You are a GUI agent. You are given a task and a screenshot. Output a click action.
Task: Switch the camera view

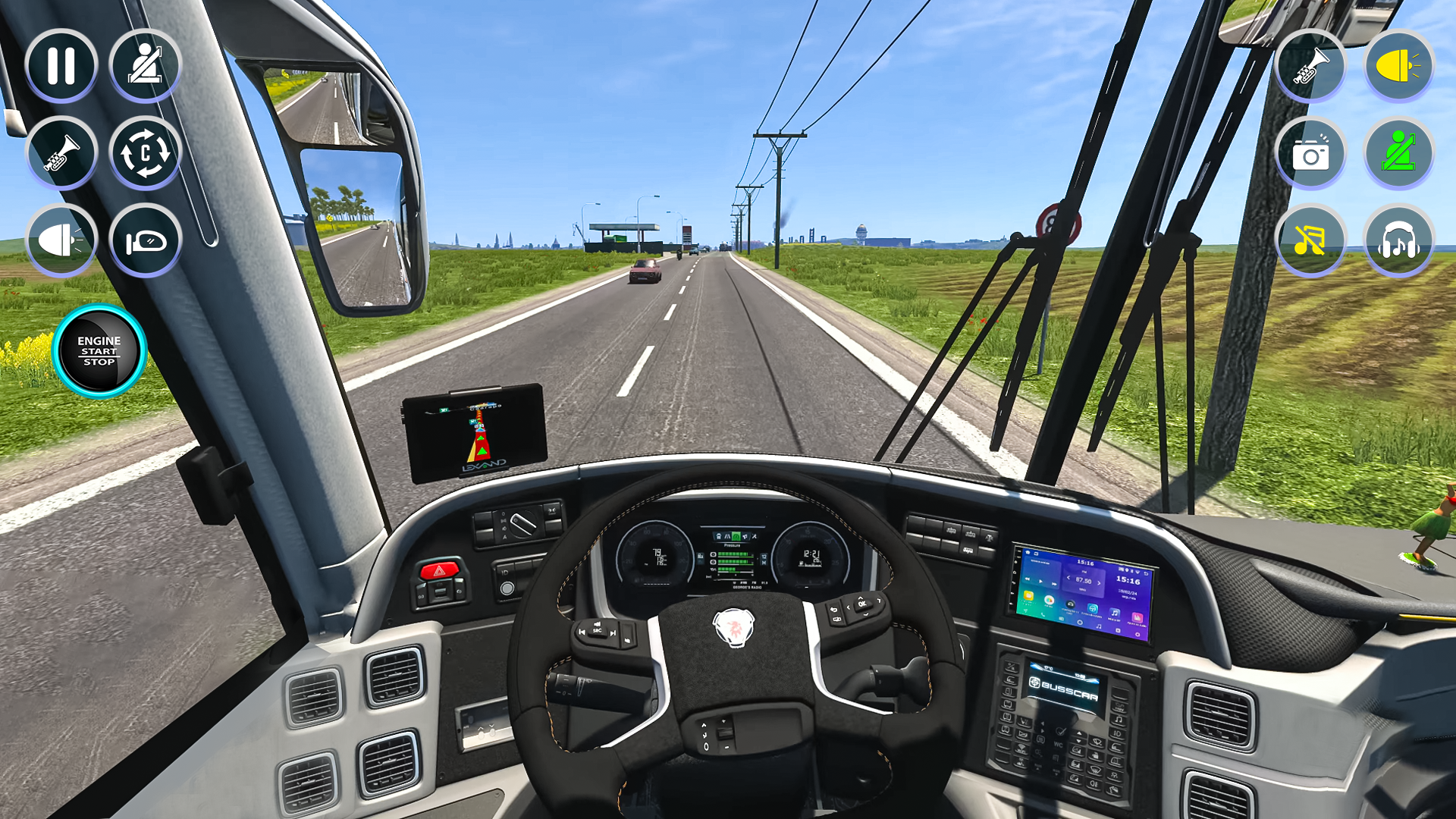click(x=144, y=152)
